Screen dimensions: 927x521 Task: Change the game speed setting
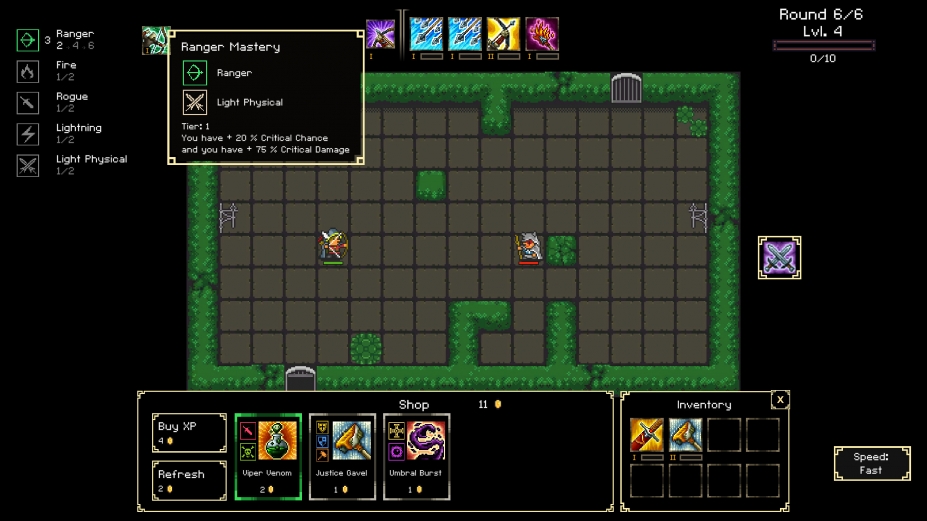(871, 464)
